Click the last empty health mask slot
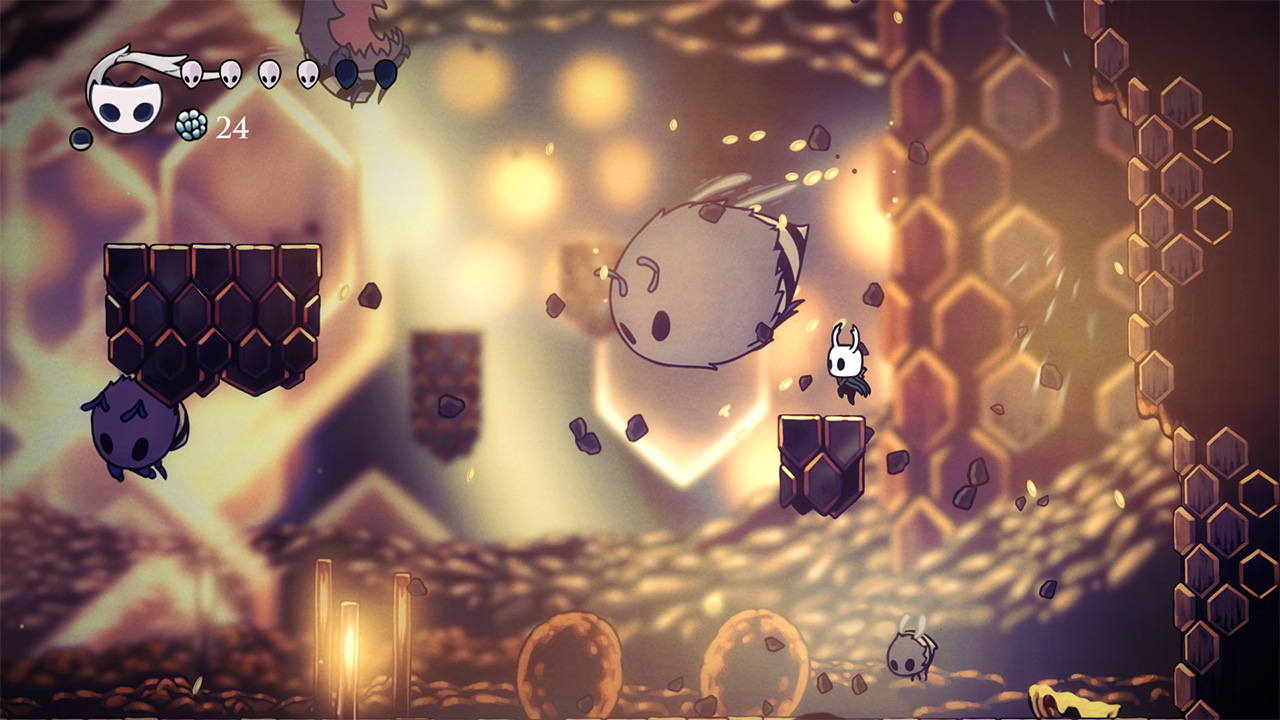Viewport: 1280px width, 720px height. (x=386, y=76)
